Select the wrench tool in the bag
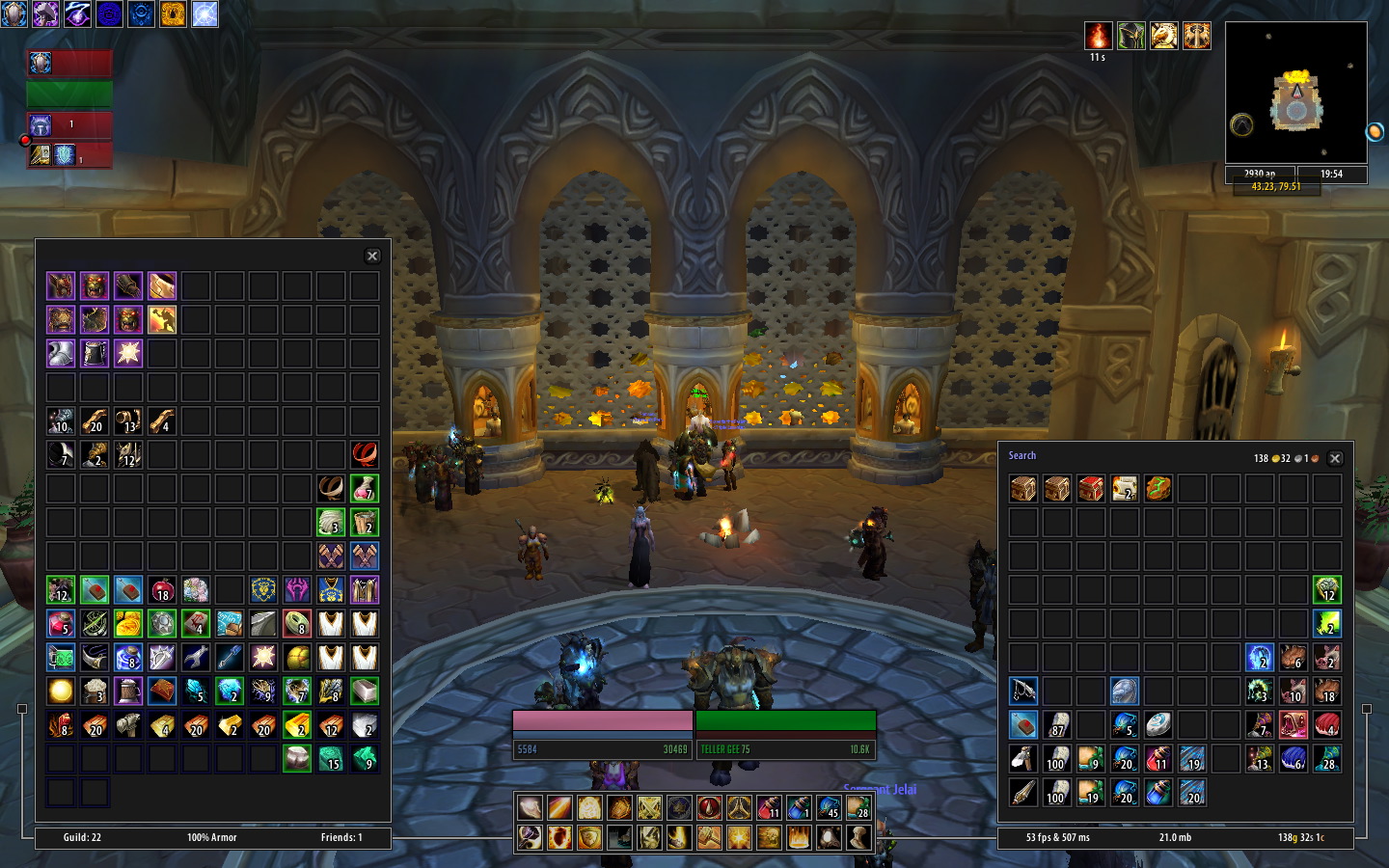 pos(195,657)
